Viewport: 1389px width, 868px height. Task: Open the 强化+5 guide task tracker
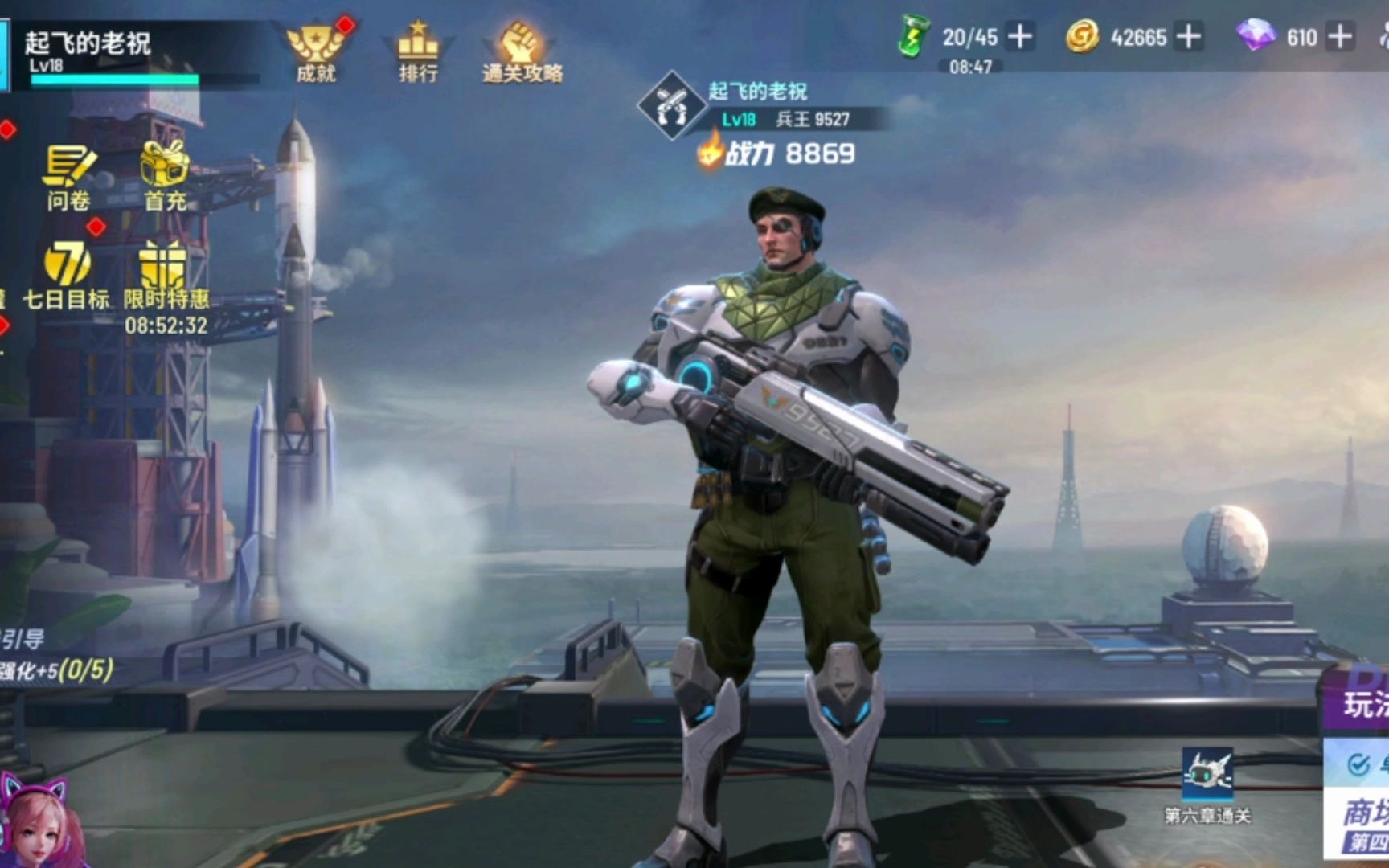pyautogui.click(x=56, y=669)
